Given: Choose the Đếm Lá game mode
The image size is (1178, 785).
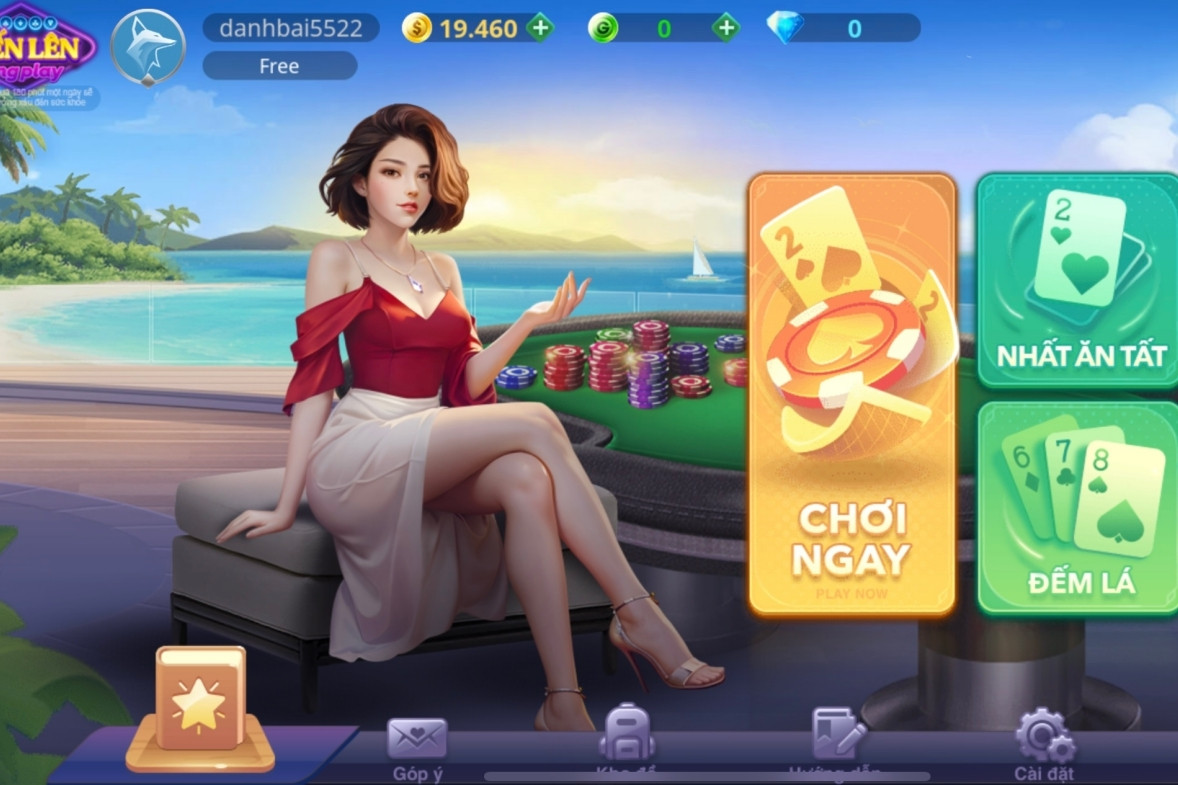Looking at the screenshot, I should pos(1078,507).
